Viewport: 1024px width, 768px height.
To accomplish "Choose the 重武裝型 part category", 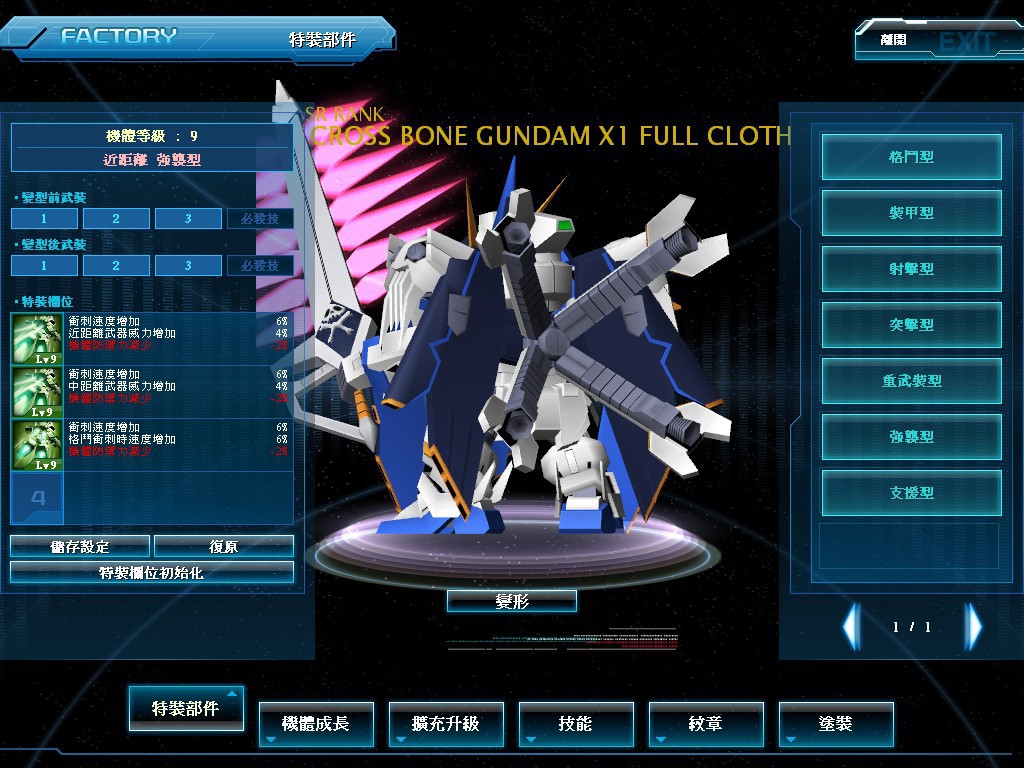I will [x=911, y=381].
